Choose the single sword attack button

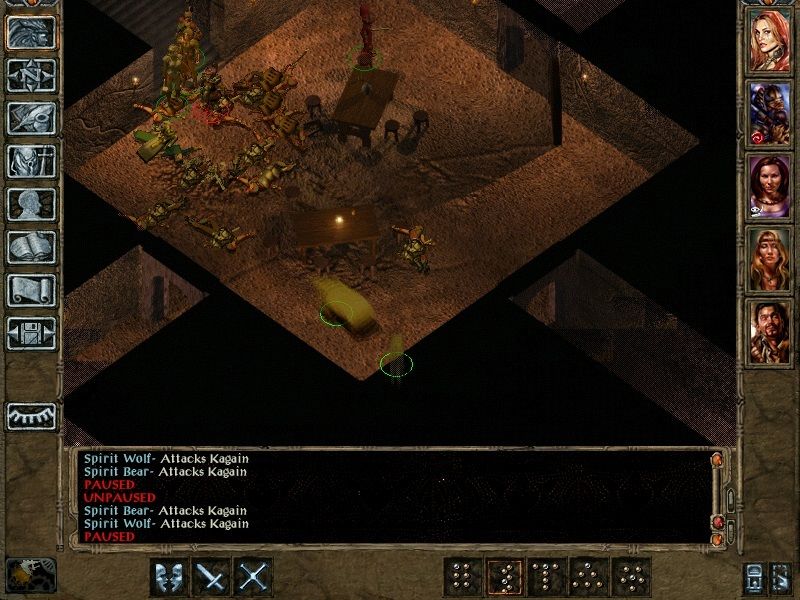(x=212, y=577)
